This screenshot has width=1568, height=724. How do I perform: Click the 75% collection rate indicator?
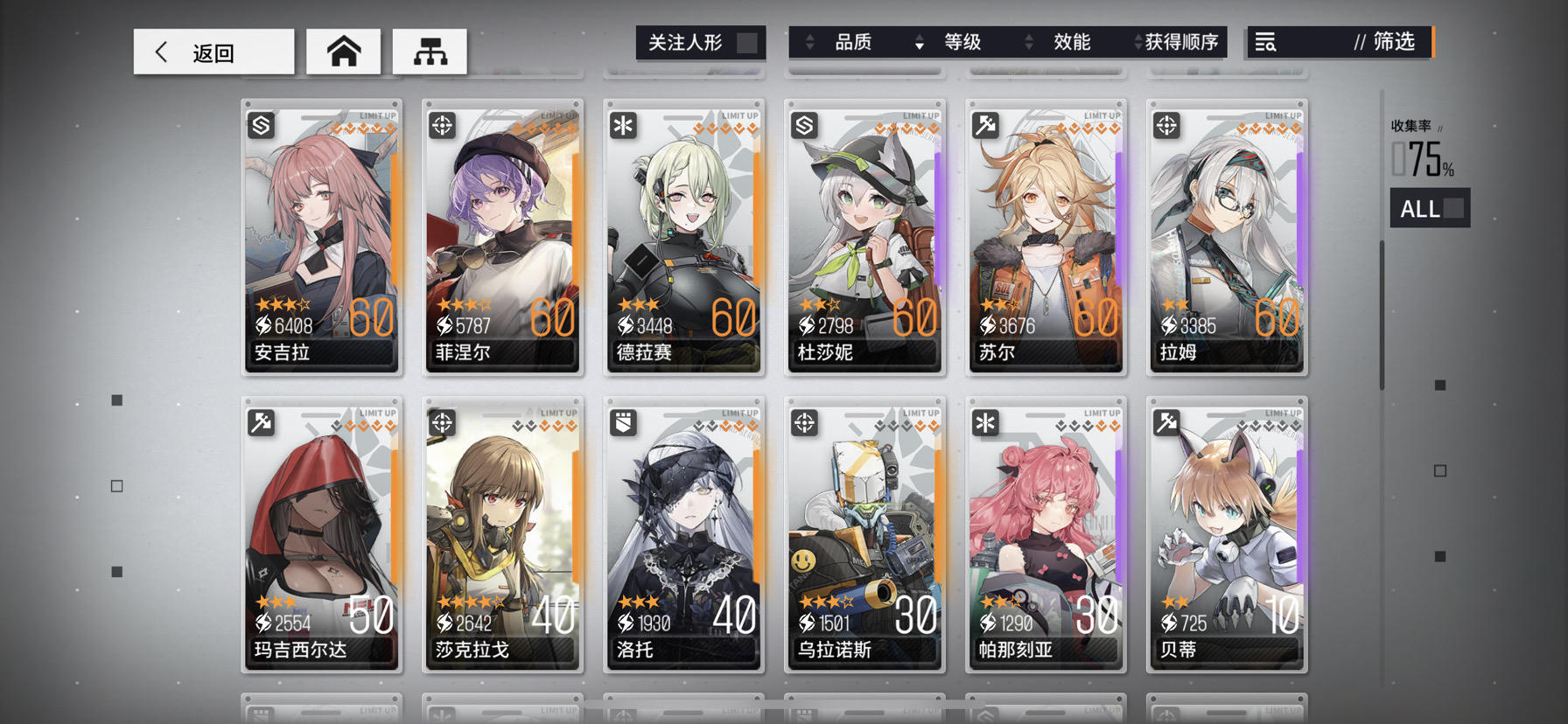[x=1424, y=158]
